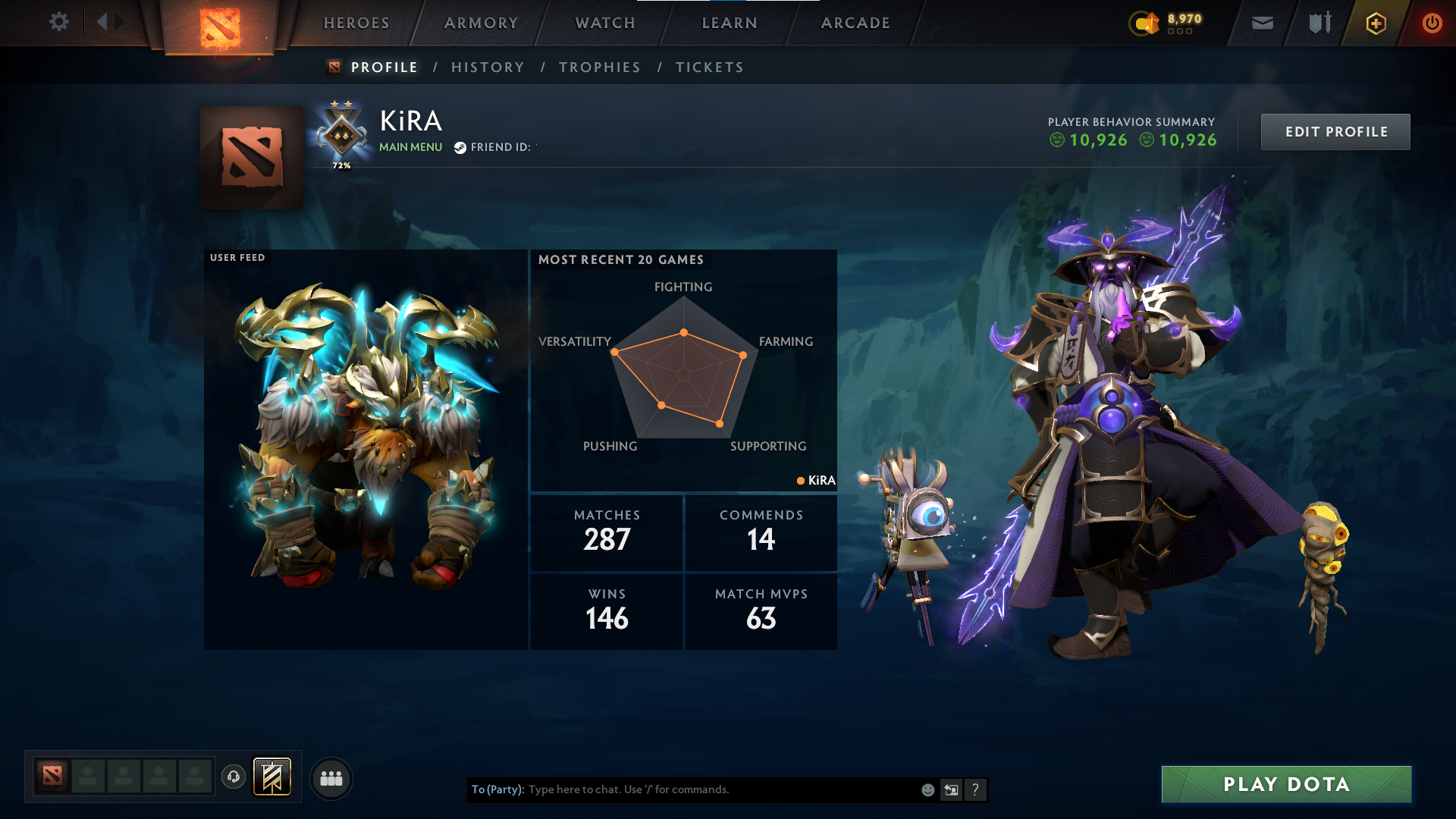Open the TROPHIES tab
The image size is (1456, 819).
[600, 67]
